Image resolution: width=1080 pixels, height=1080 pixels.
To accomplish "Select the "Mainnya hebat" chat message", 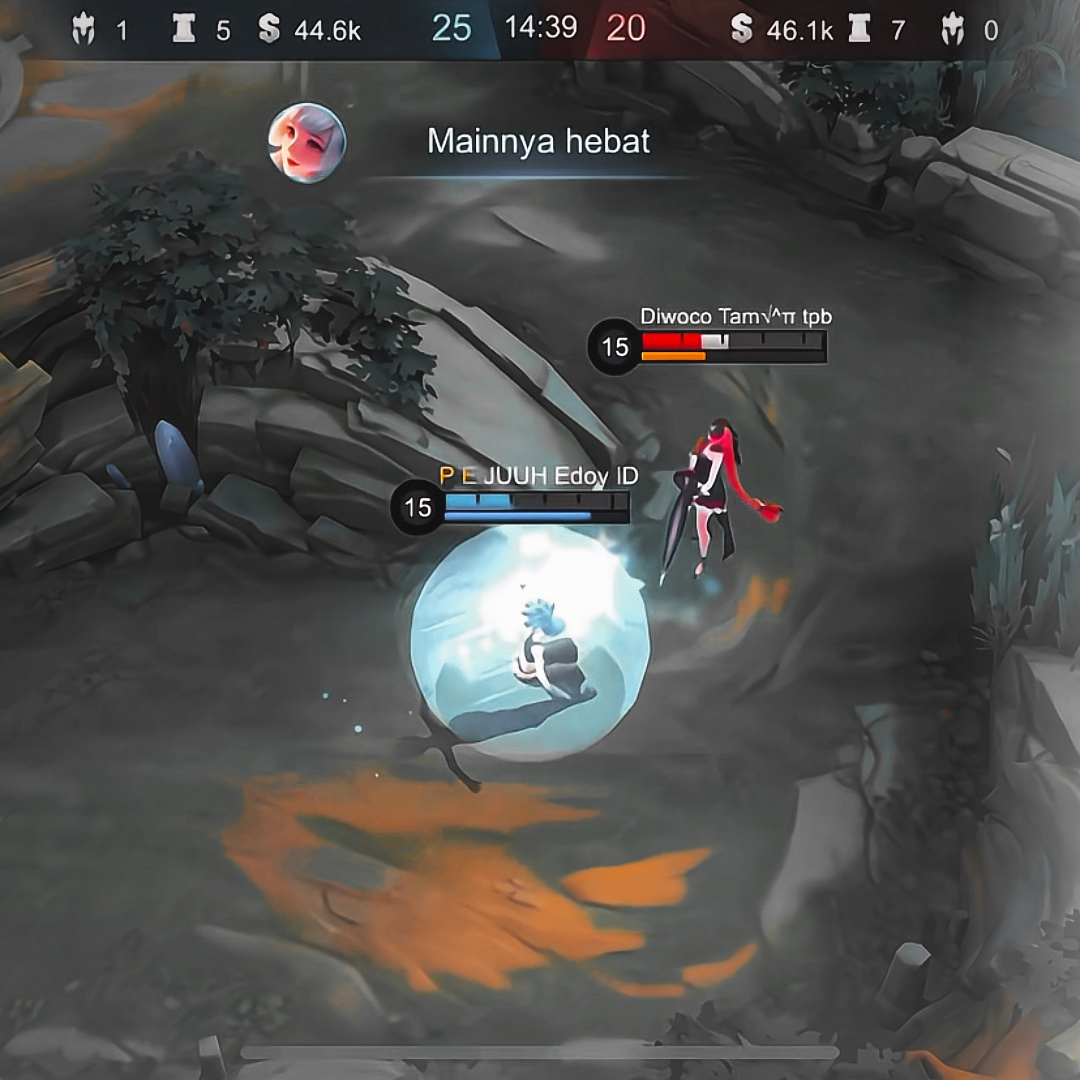I will [538, 142].
